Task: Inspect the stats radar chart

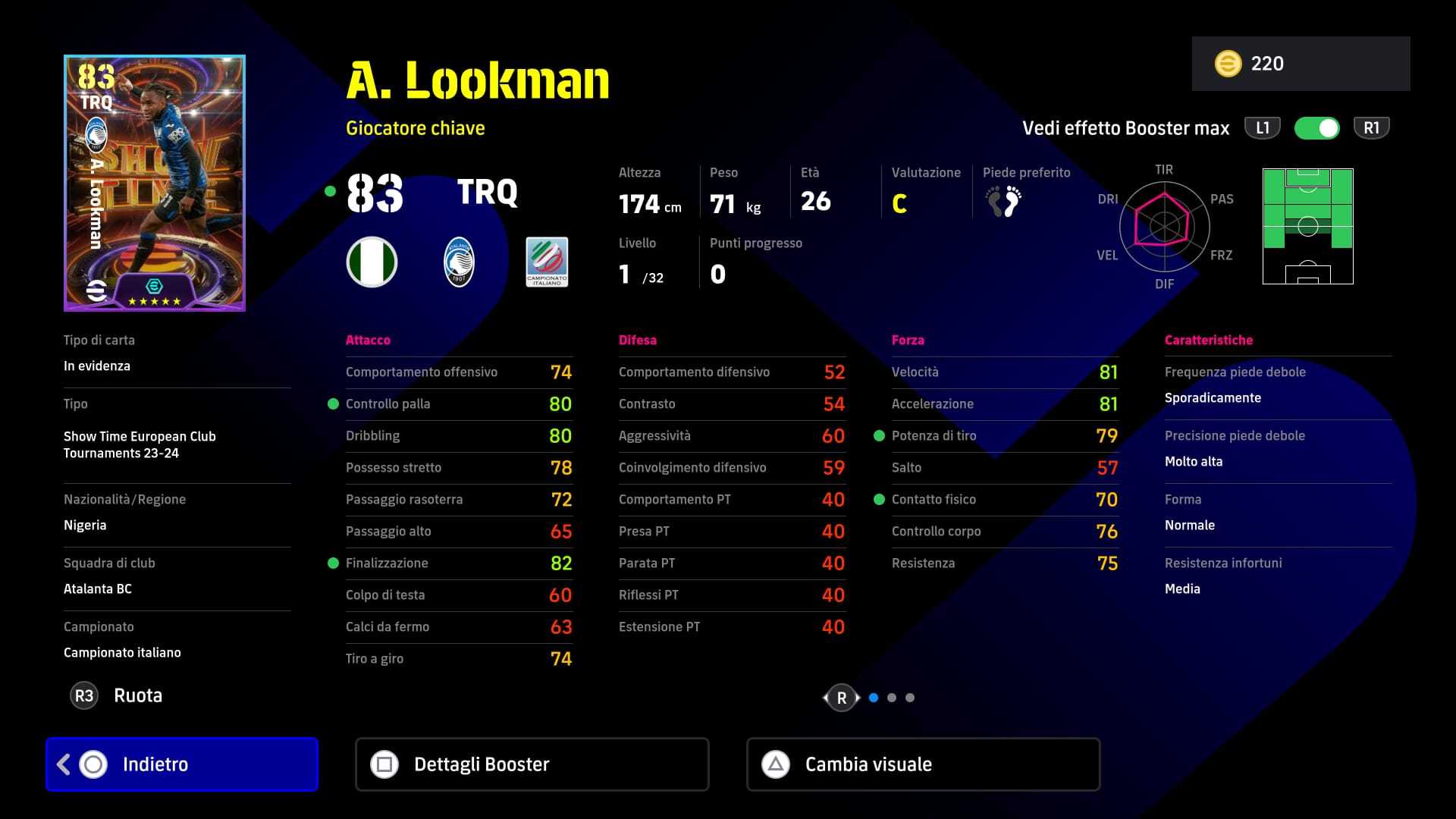Action: click(1163, 227)
